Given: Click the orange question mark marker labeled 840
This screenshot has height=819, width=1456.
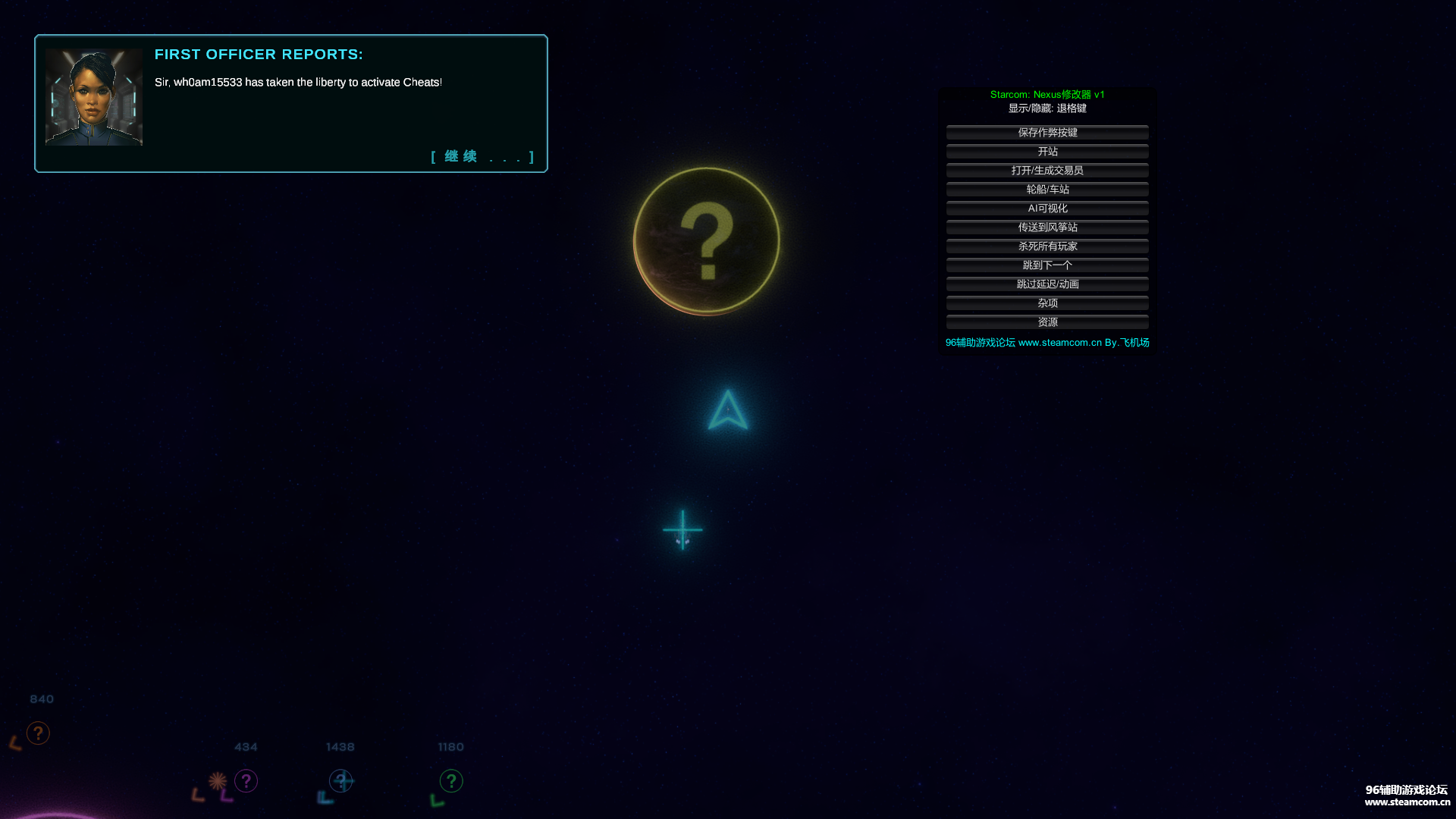Looking at the screenshot, I should point(38,733).
